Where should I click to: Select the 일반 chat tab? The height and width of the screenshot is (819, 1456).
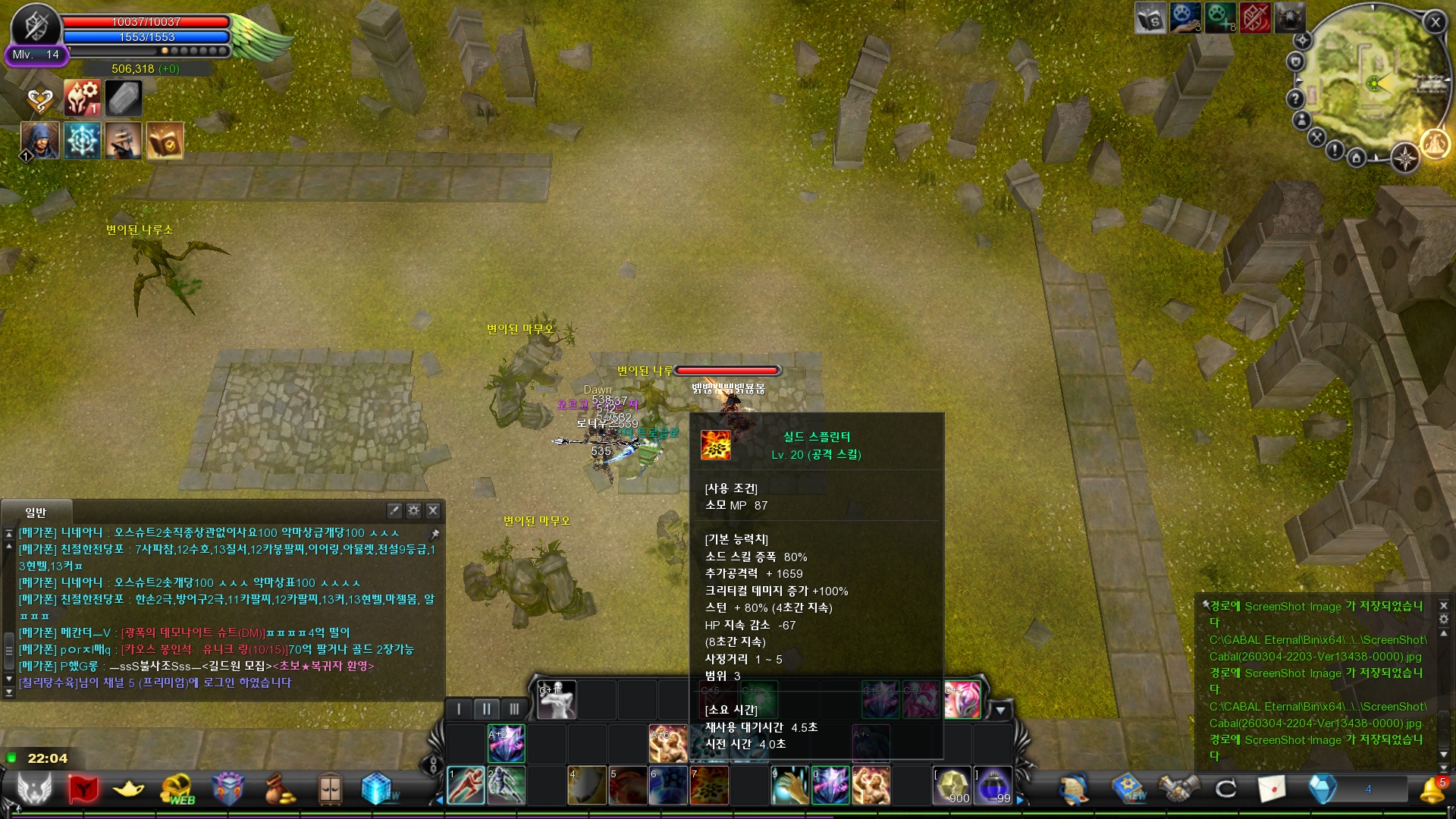point(36,513)
